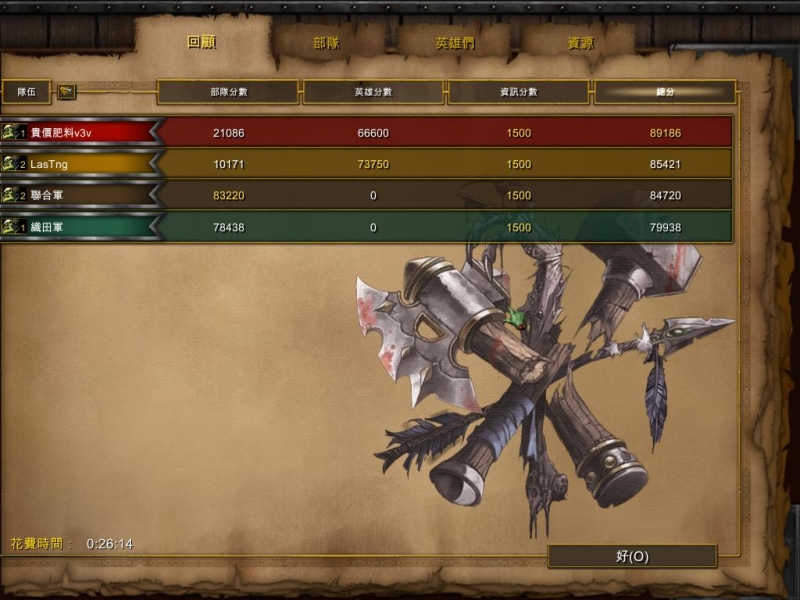
Task: Select the 資源 resources tab
Action: click(x=580, y=44)
